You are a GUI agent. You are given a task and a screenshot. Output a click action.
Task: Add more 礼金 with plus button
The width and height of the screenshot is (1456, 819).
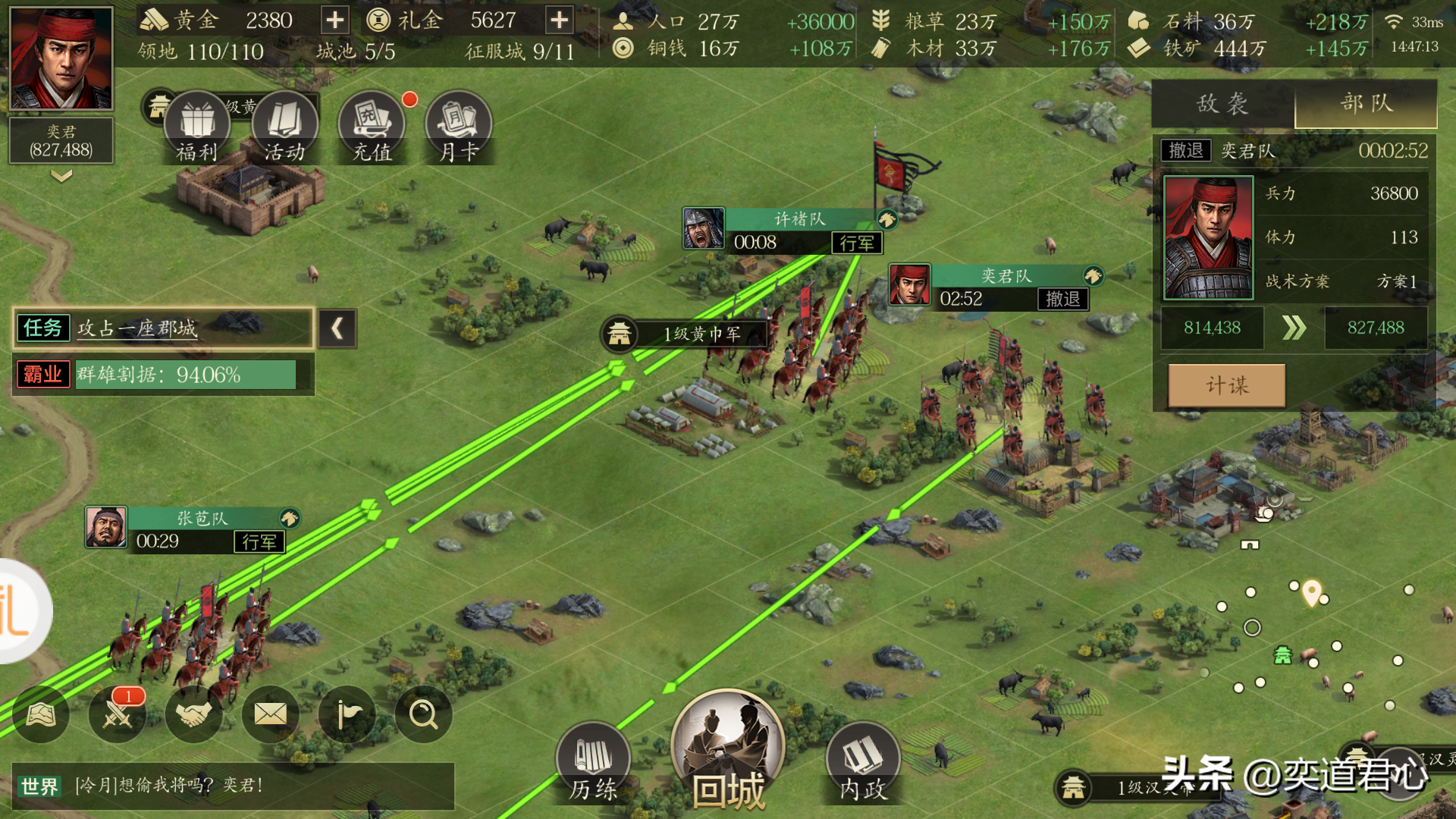pos(559,20)
